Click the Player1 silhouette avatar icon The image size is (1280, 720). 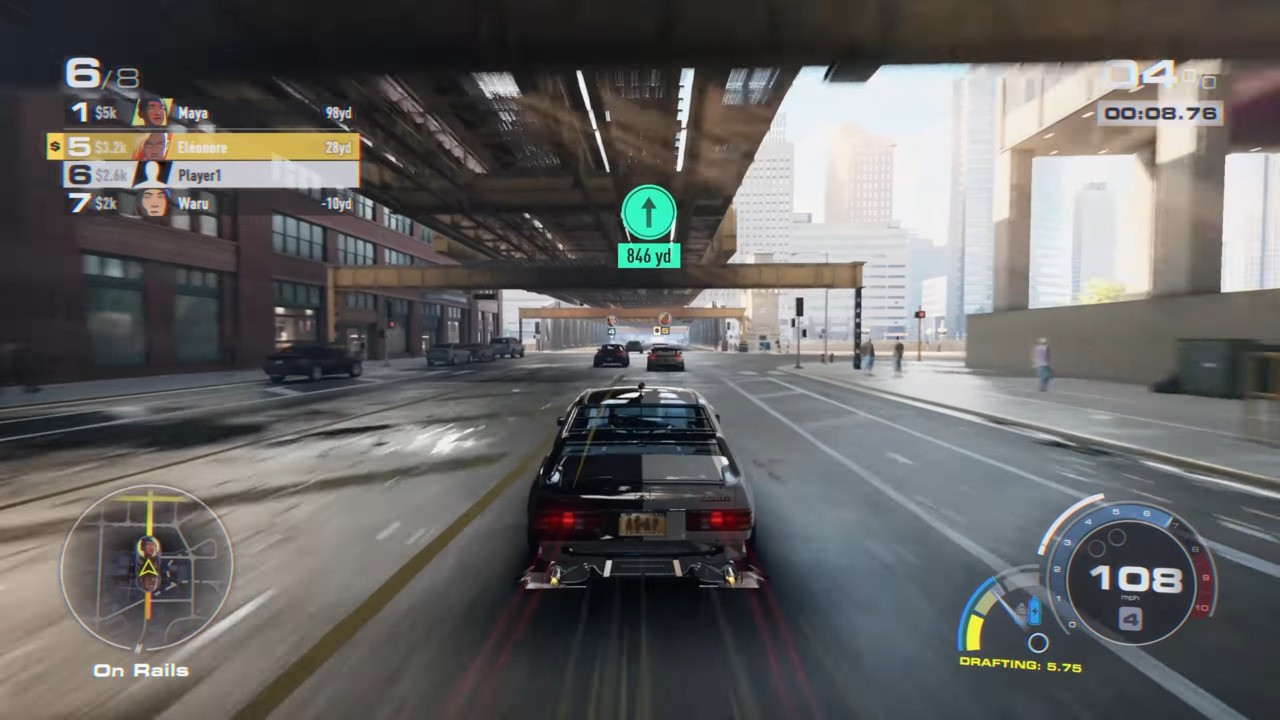click(x=153, y=175)
